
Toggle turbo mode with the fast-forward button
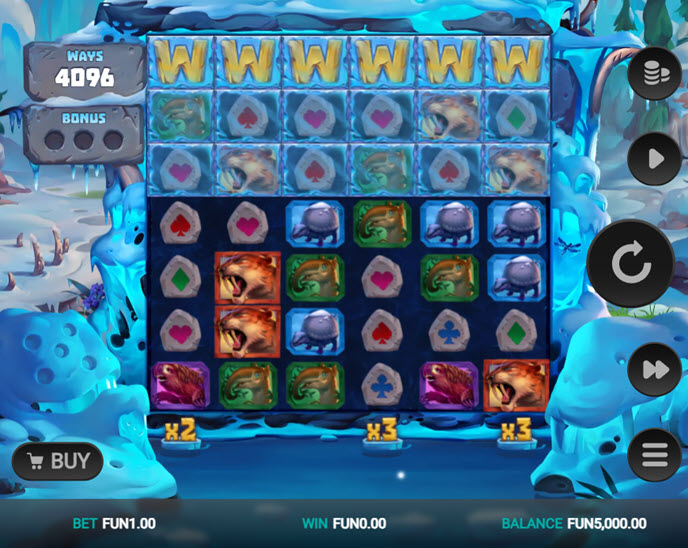click(655, 370)
